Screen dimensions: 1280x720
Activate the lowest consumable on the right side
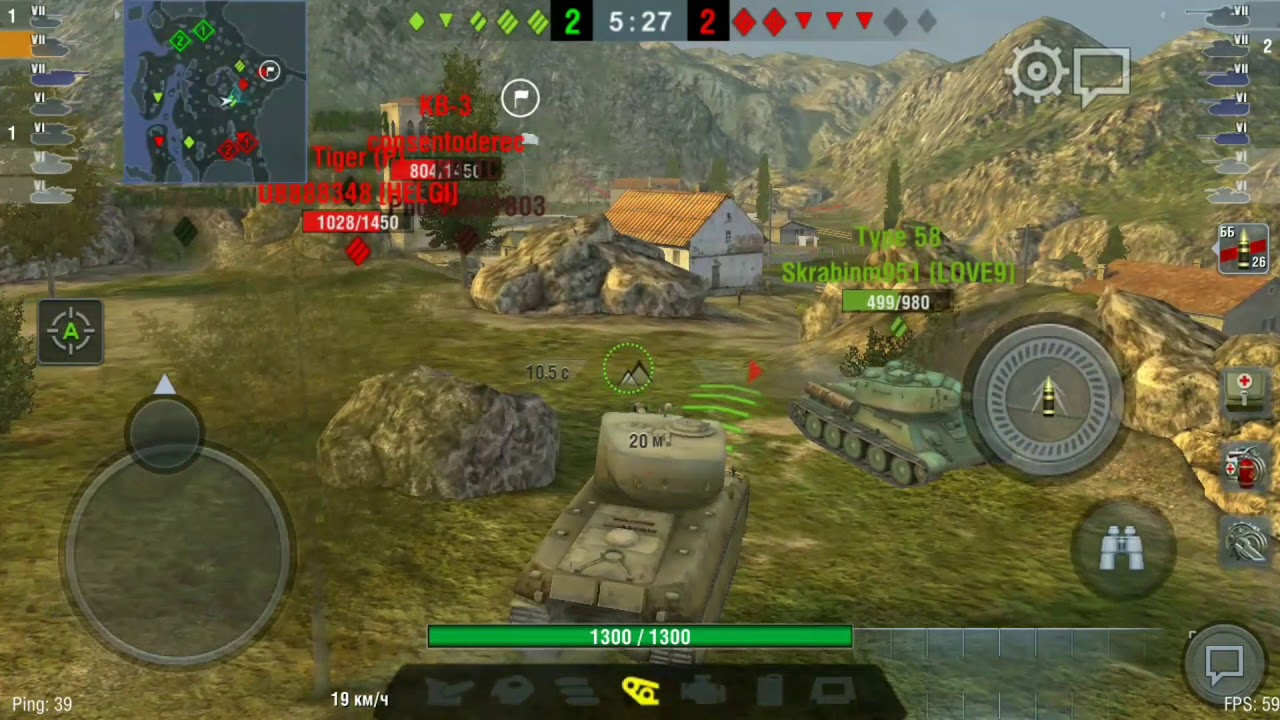coord(1243,540)
